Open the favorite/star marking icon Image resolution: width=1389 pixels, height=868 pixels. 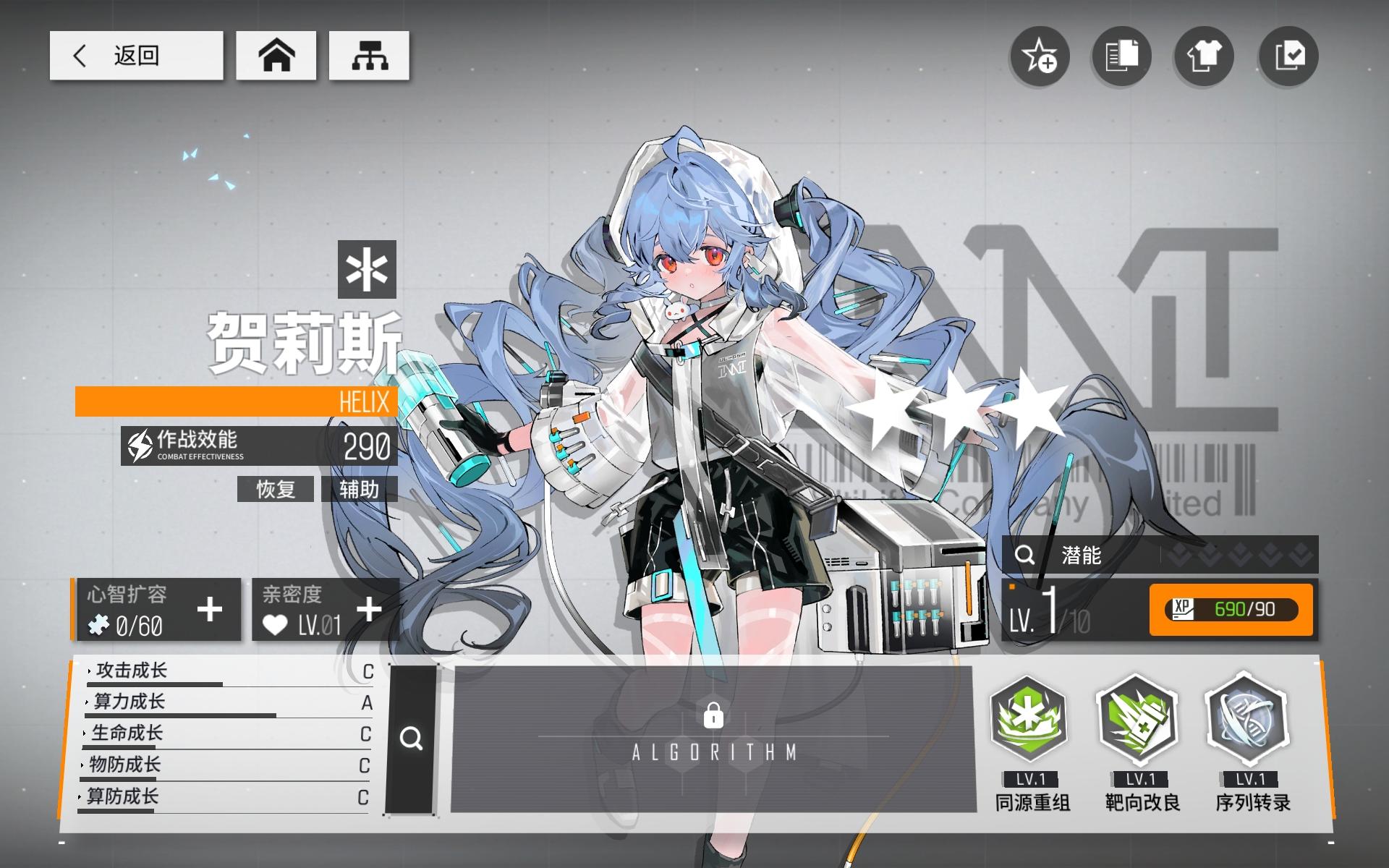(1040, 57)
